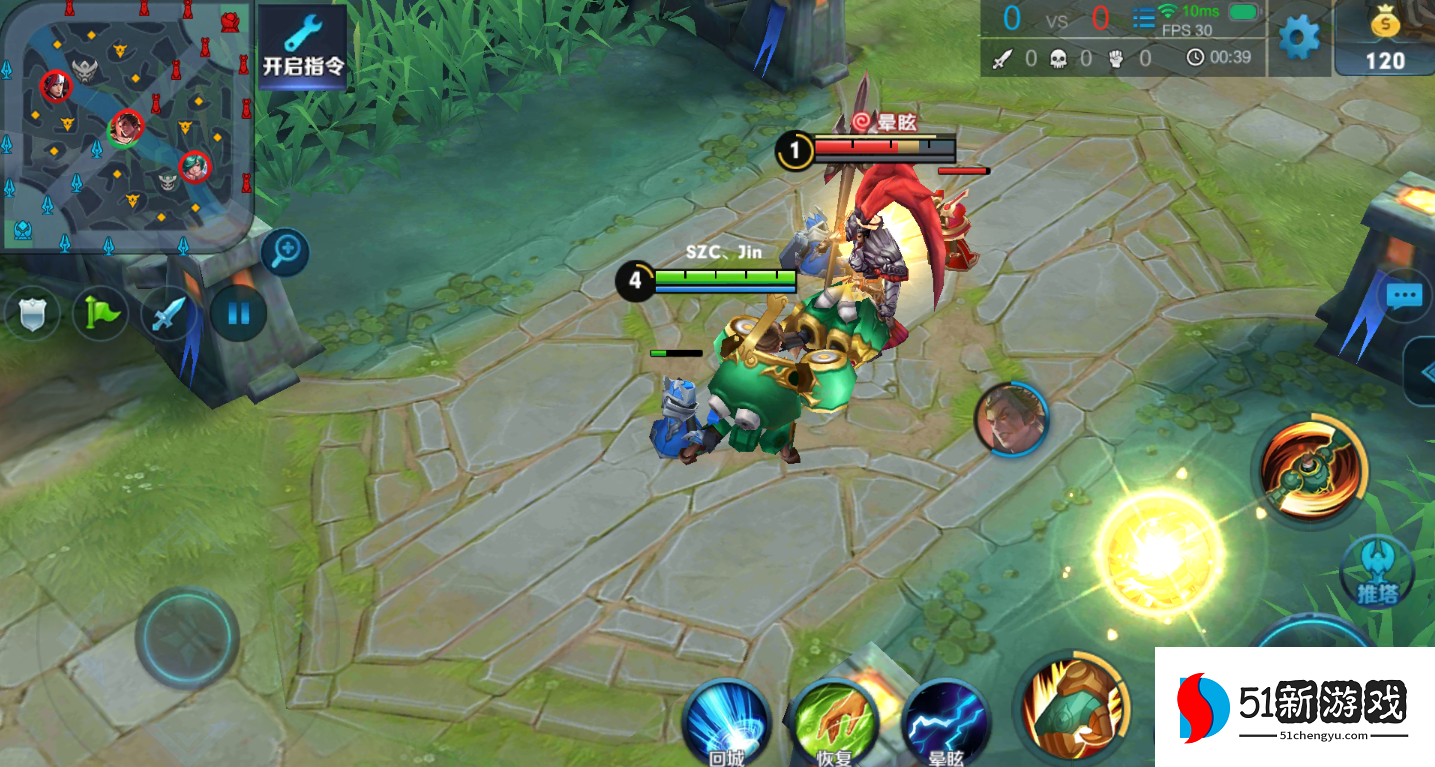
Task: Hit the round pause button
Action: (x=238, y=313)
